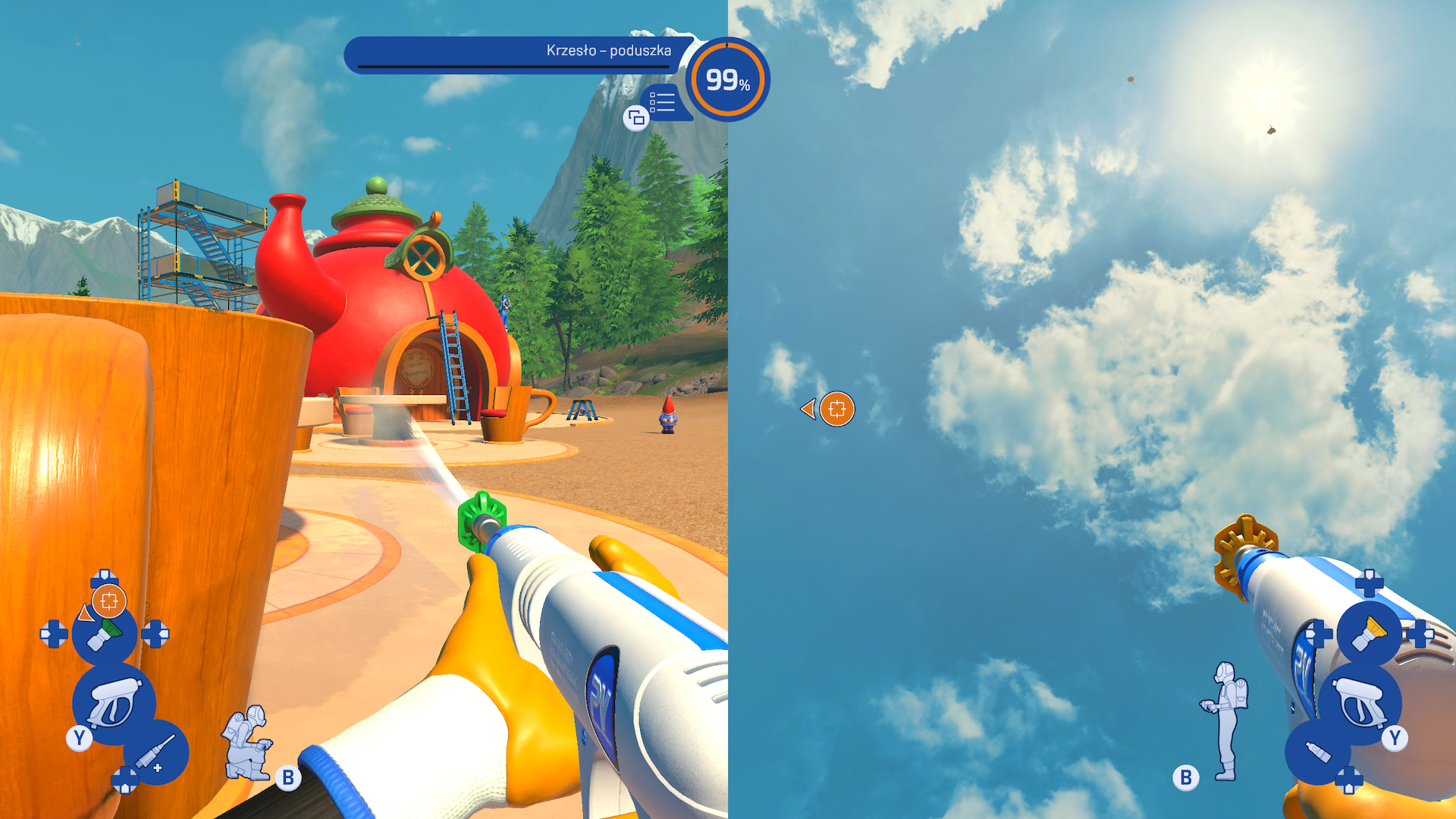This screenshot has height=819, width=1456.
Task: Open the job checklist icon
Action: [x=662, y=102]
